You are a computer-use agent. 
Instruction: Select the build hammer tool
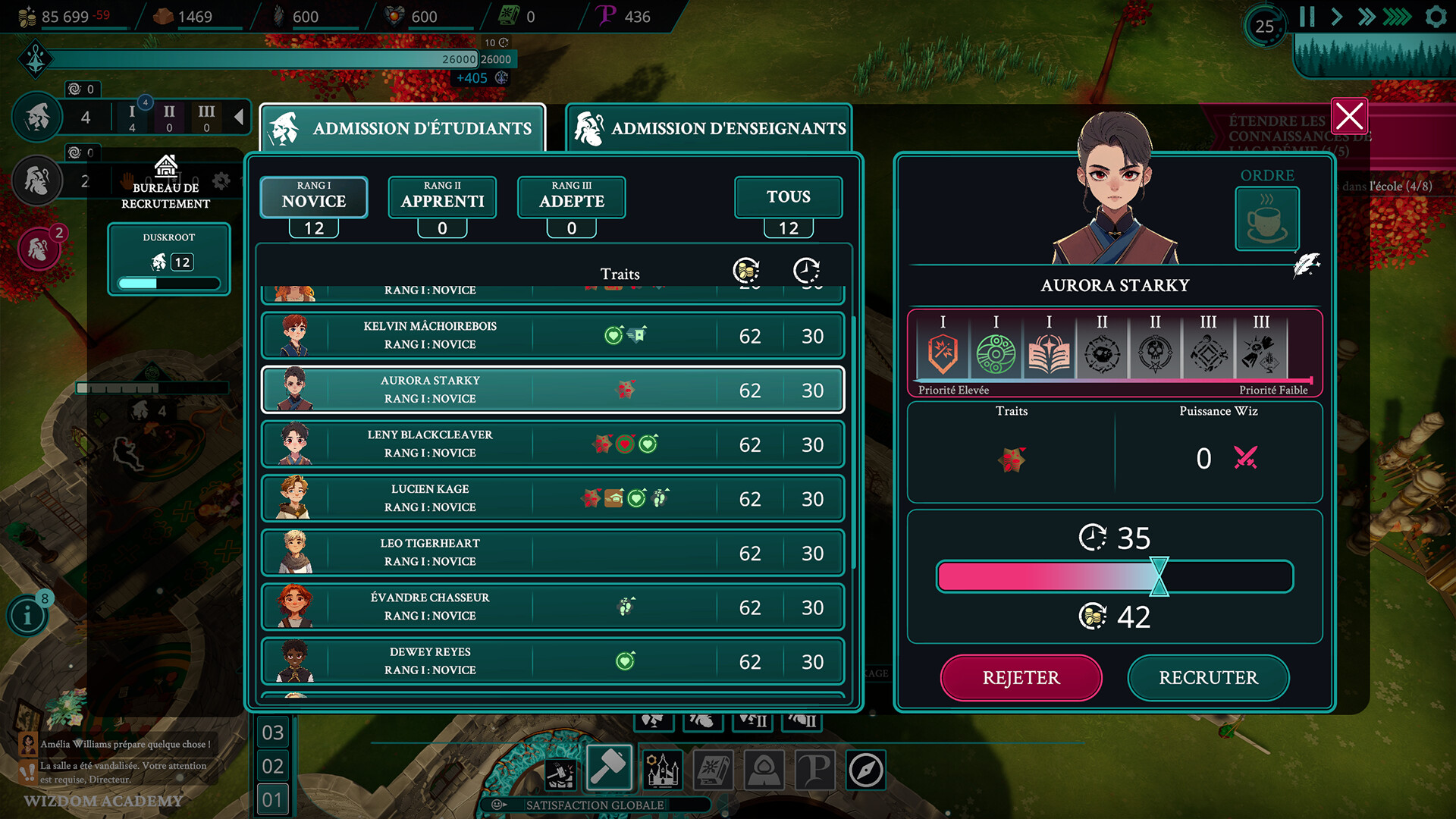pyautogui.click(x=608, y=767)
